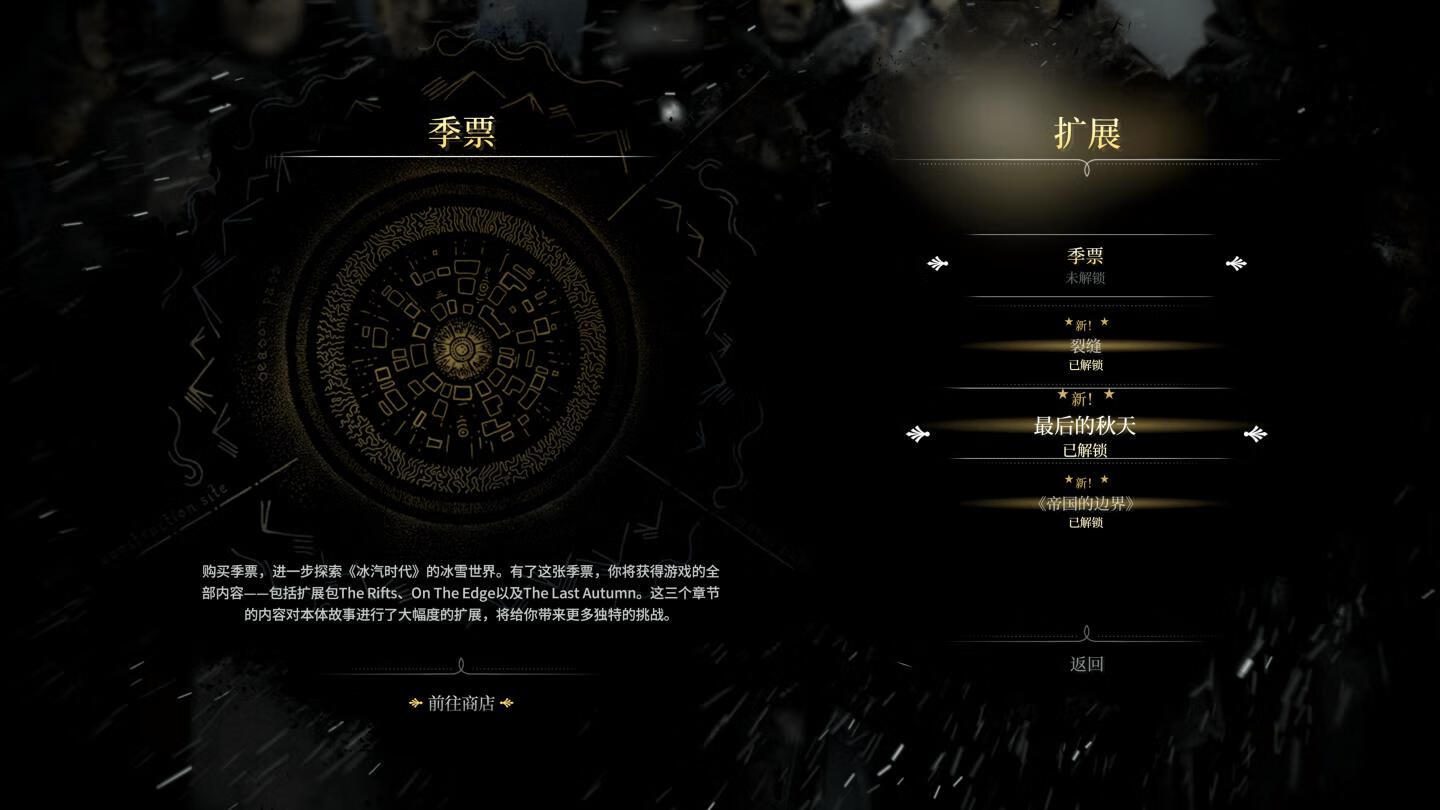
Task: Go to the store via 前往商店
Action: pyautogui.click(x=461, y=703)
